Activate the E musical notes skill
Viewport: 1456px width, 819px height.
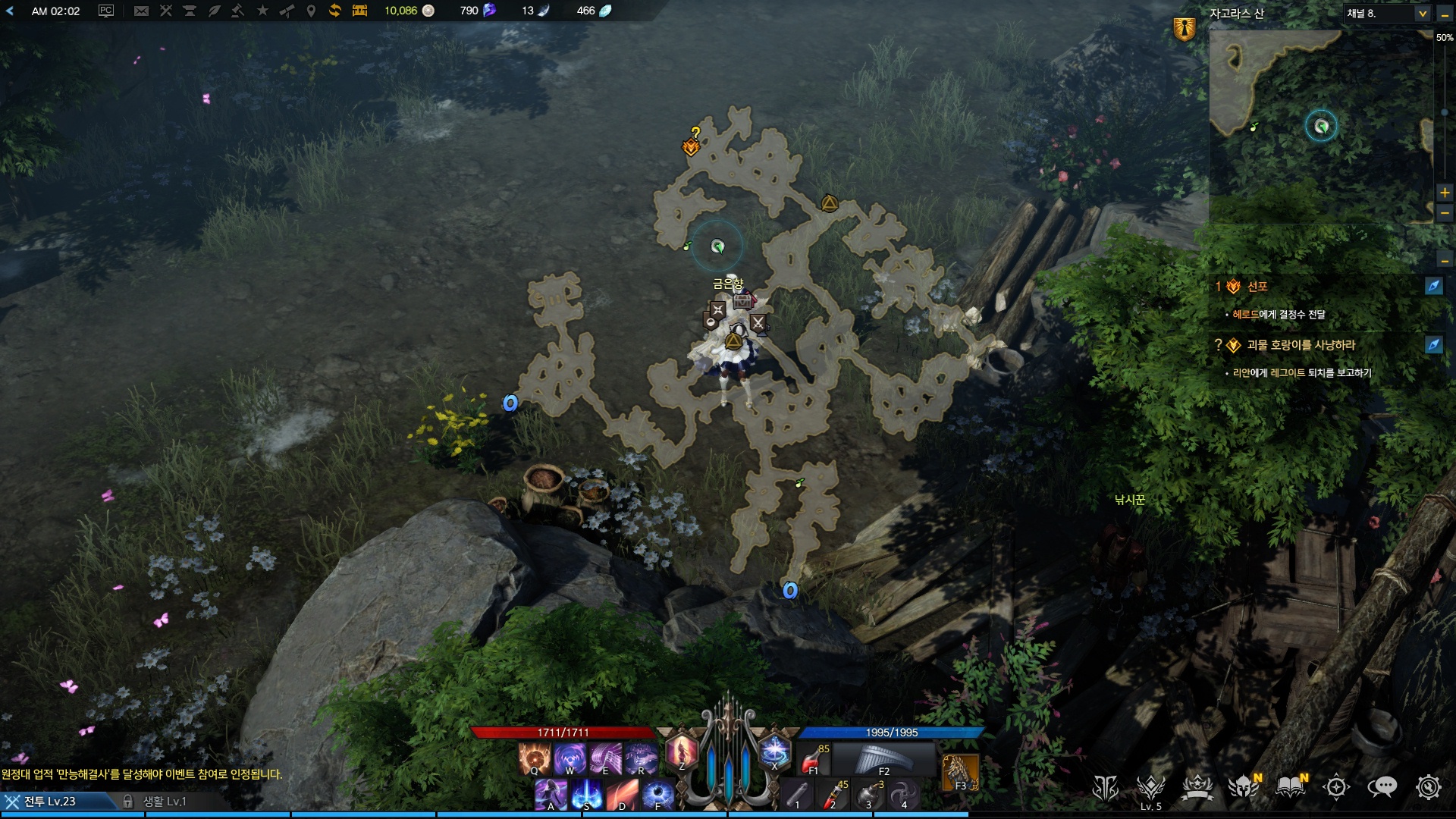[605, 758]
